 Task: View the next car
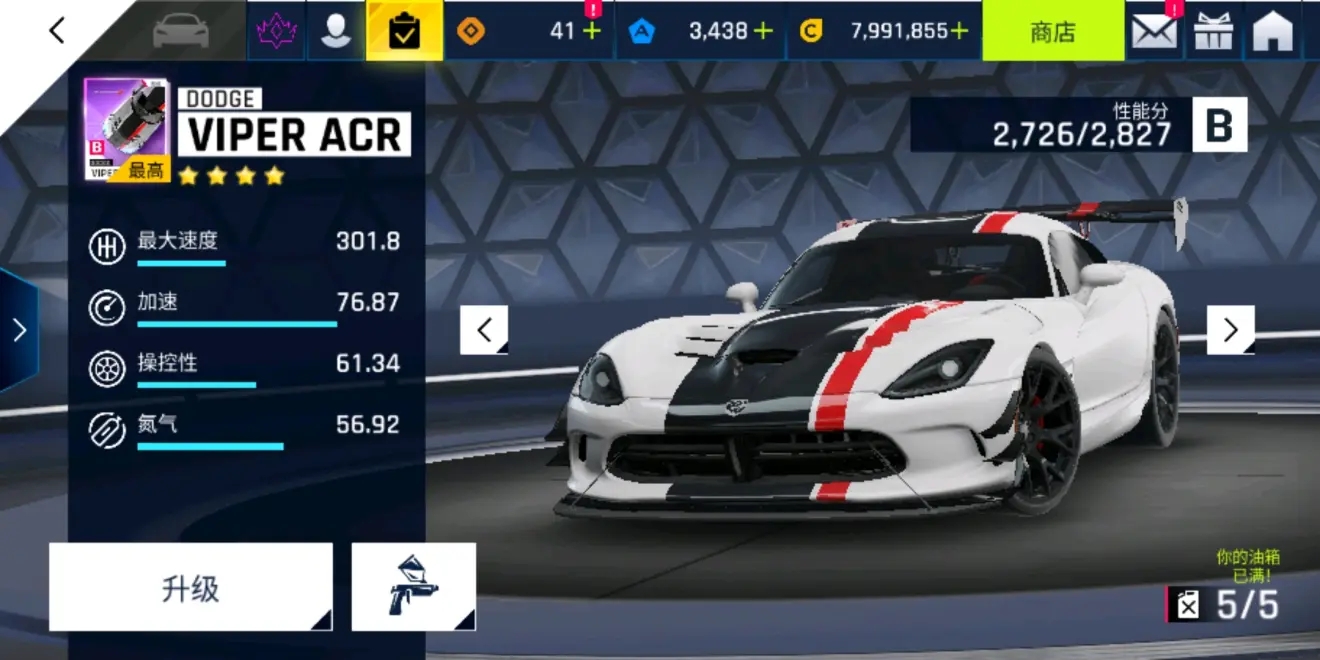[x=1230, y=330]
